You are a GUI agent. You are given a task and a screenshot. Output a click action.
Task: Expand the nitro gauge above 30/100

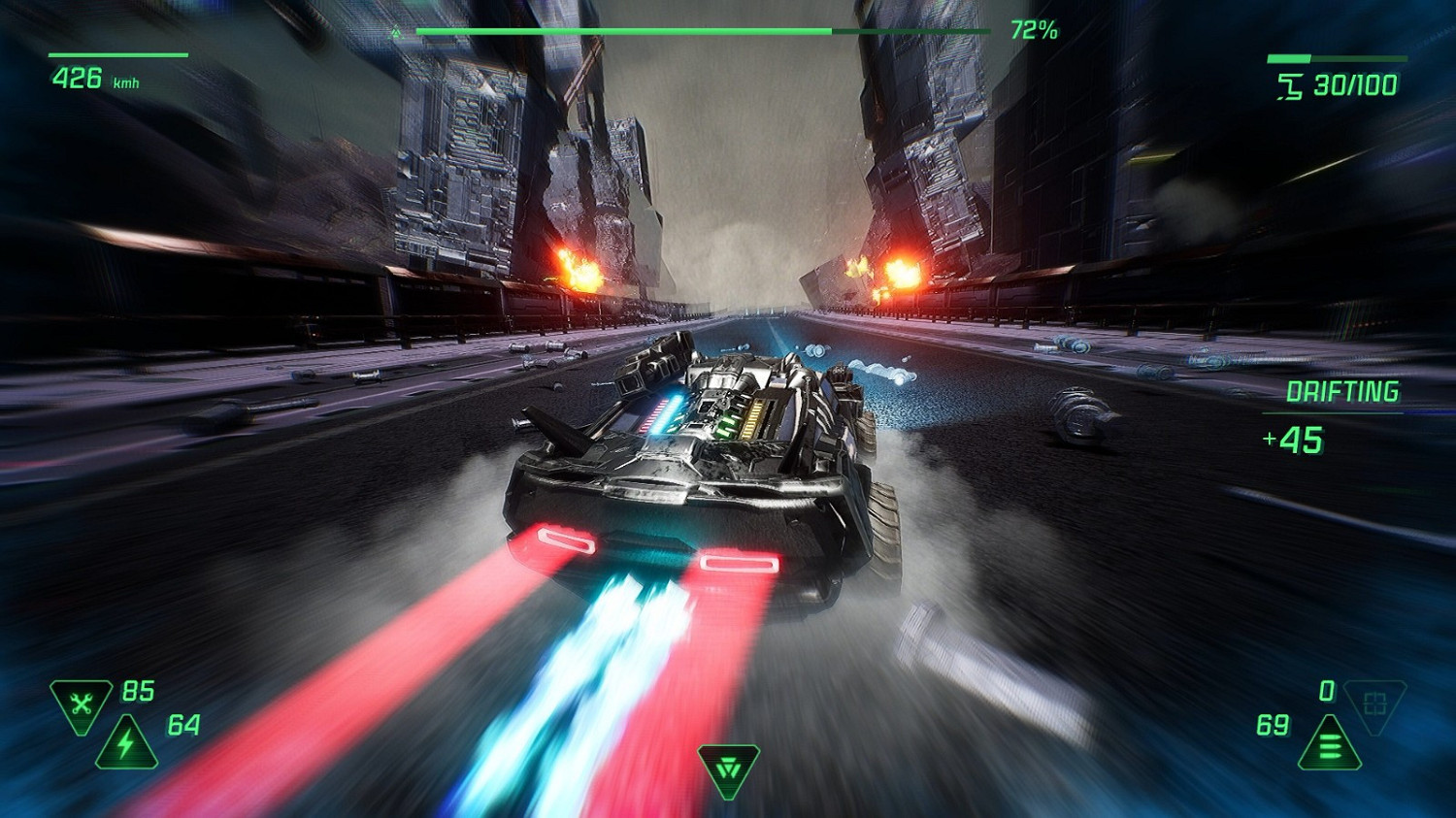tap(1335, 58)
